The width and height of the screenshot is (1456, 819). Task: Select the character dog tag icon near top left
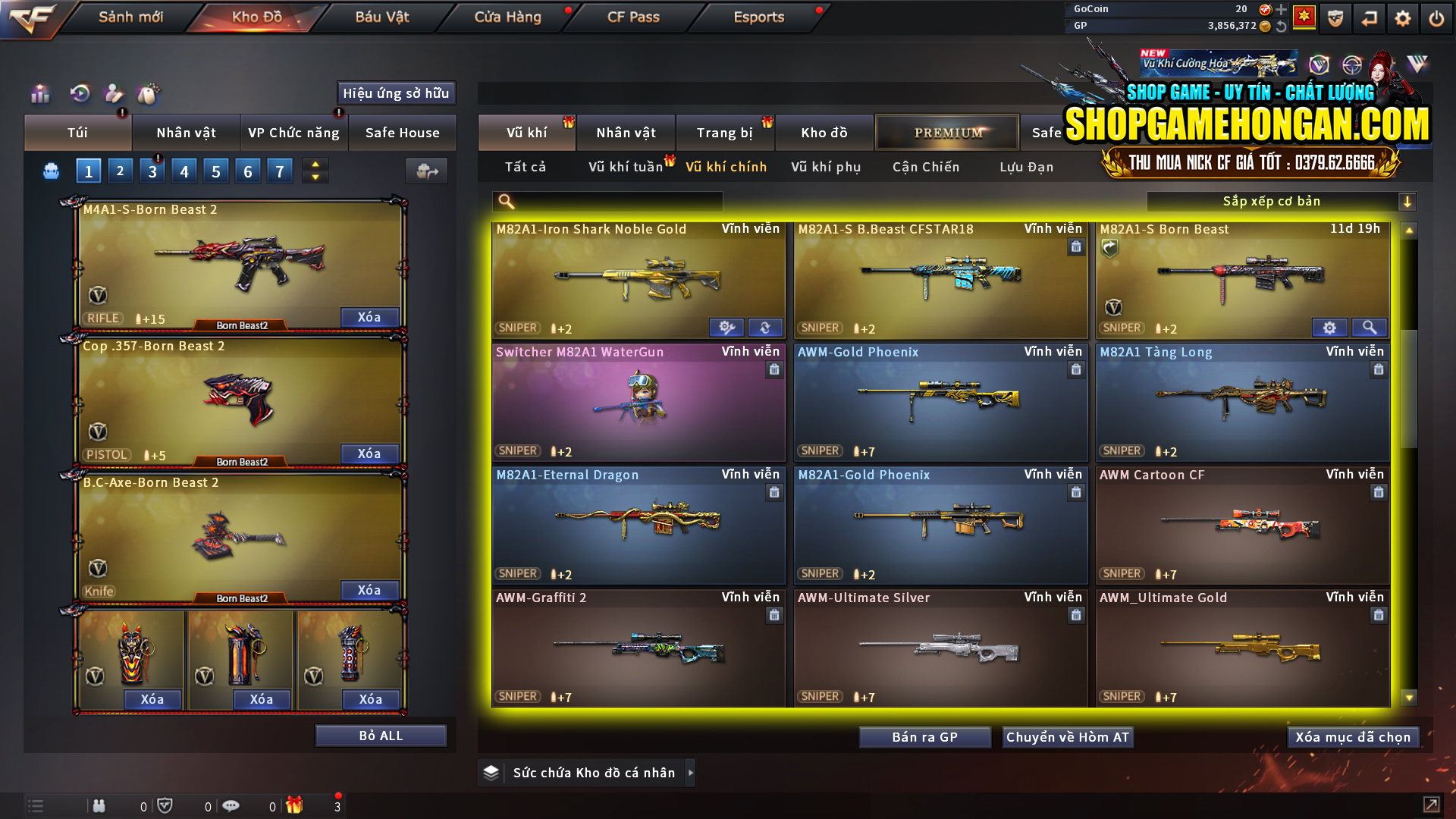click(113, 93)
